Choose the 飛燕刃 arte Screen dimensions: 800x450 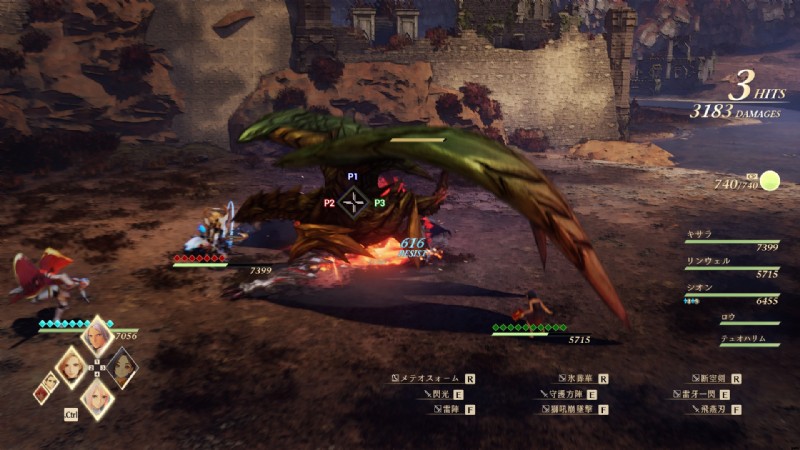[707, 409]
